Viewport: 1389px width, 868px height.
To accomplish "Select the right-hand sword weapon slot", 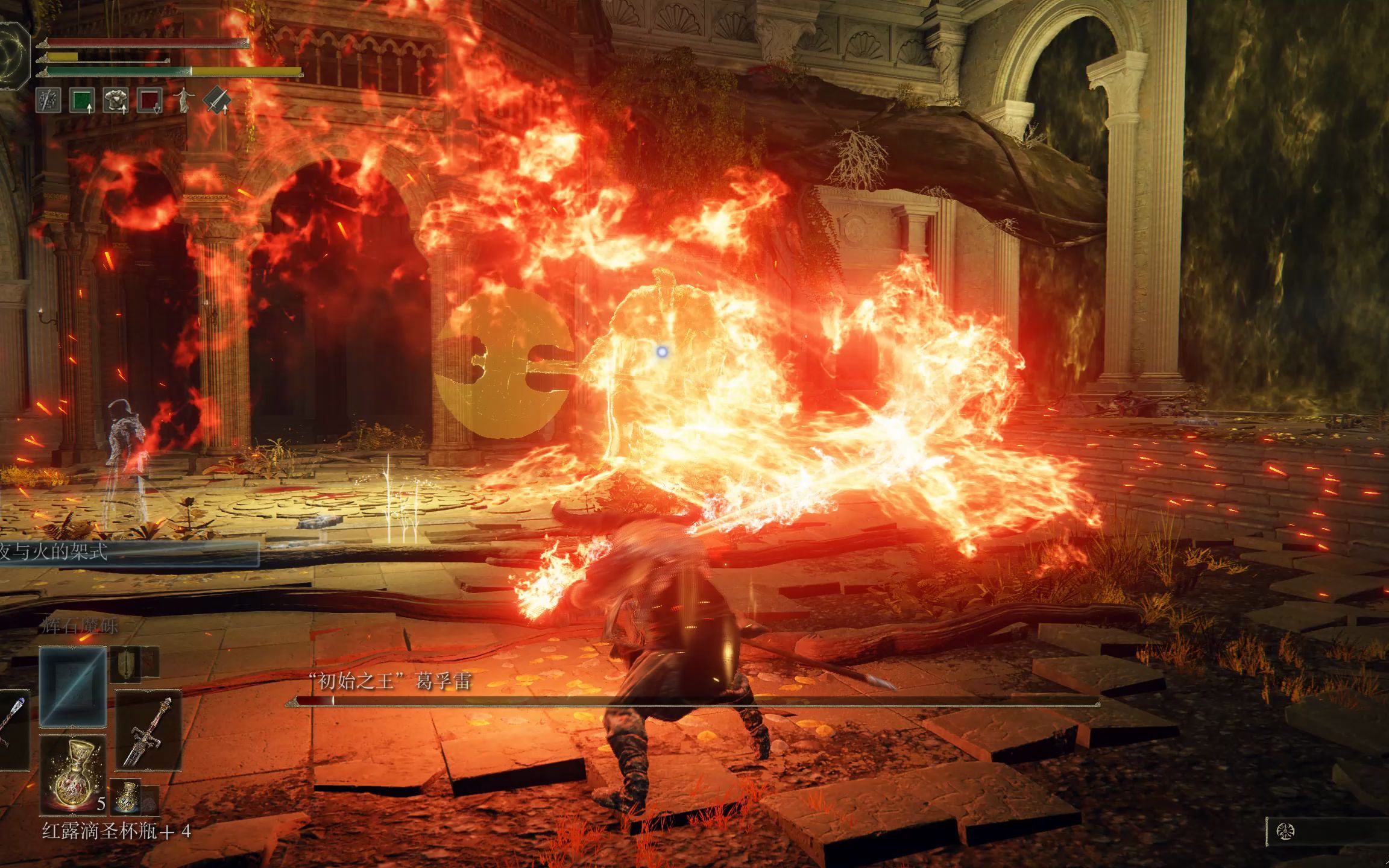I will coord(148,731).
